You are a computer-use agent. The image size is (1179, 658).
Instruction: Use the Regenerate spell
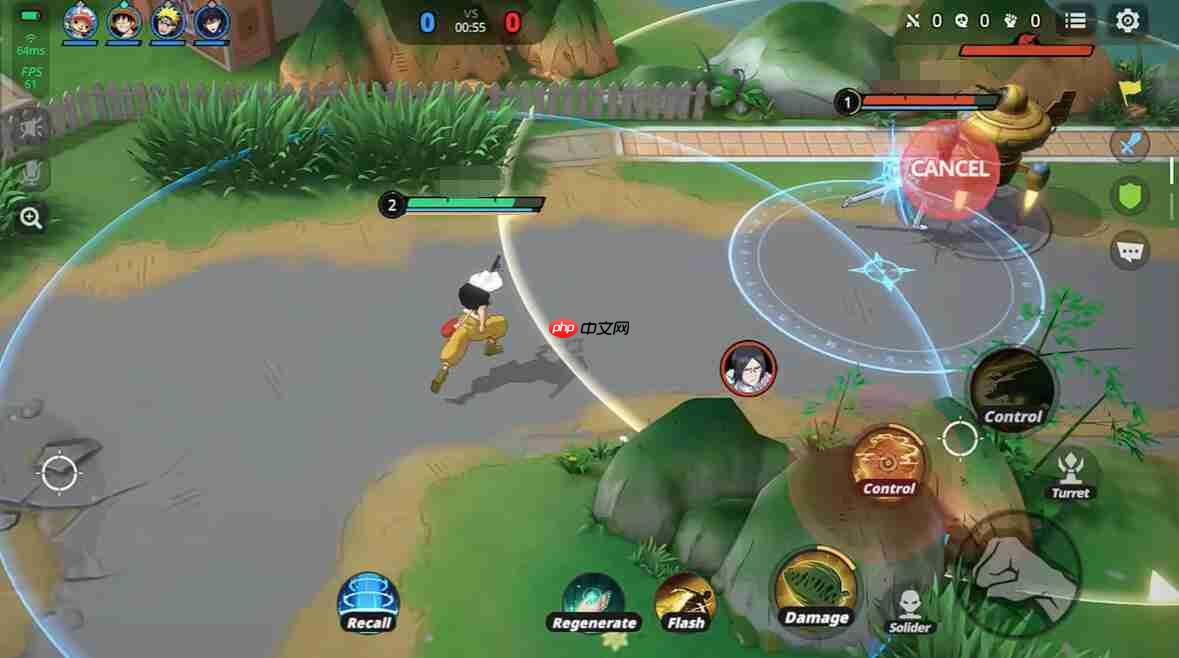(x=594, y=602)
